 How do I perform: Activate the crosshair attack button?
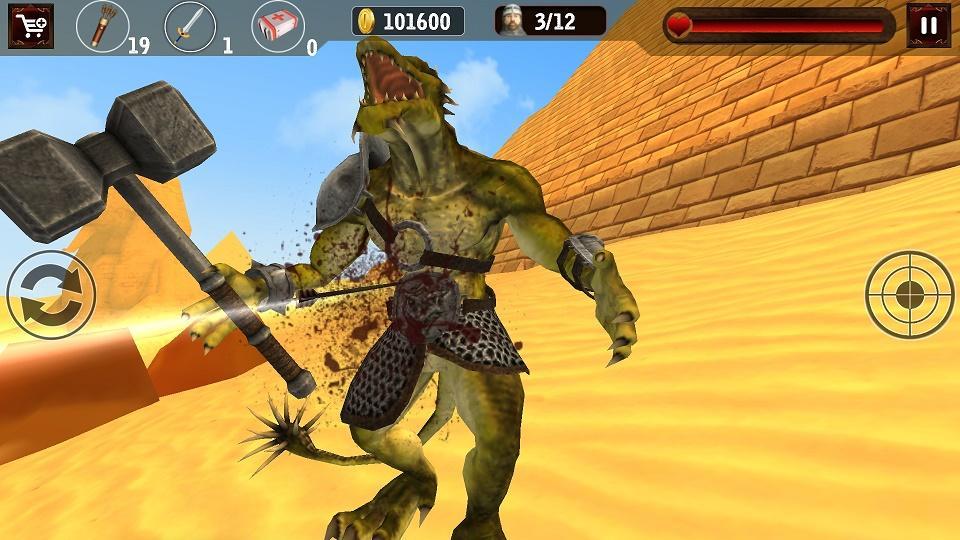pyautogui.click(x=909, y=295)
